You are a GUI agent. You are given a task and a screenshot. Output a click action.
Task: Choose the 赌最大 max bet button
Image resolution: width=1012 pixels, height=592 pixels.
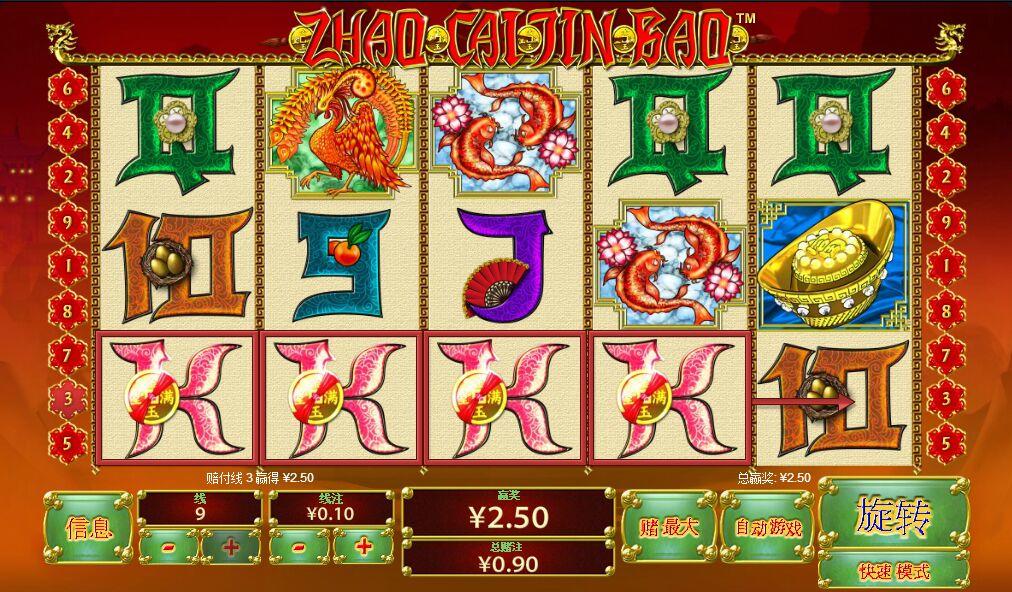(x=666, y=526)
